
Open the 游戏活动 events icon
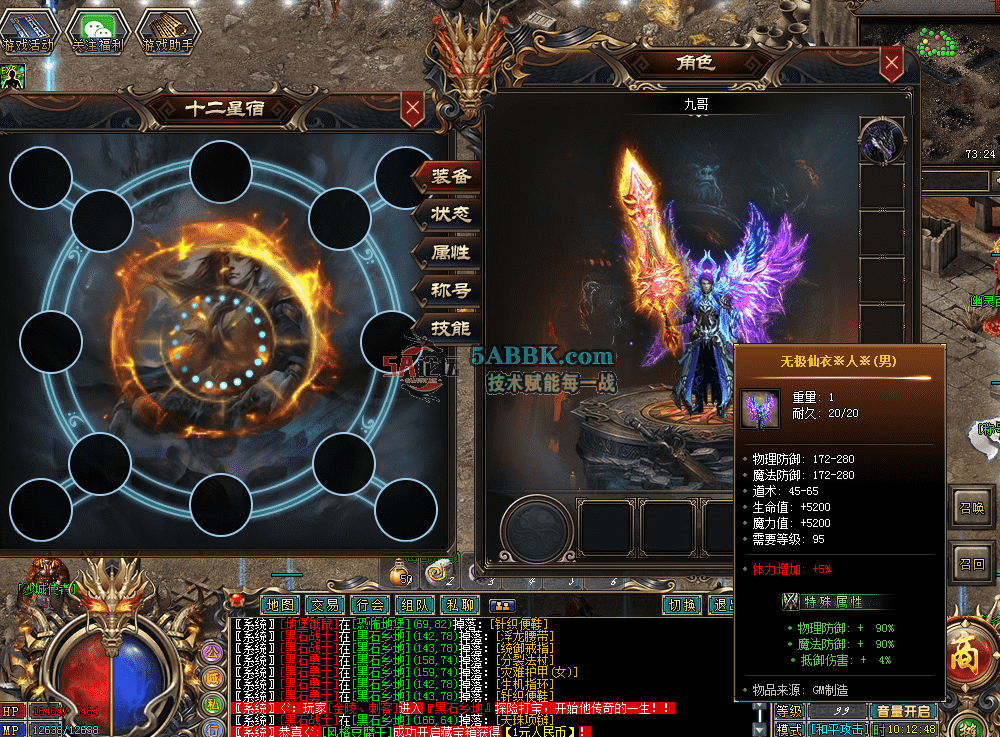(x=28, y=31)
